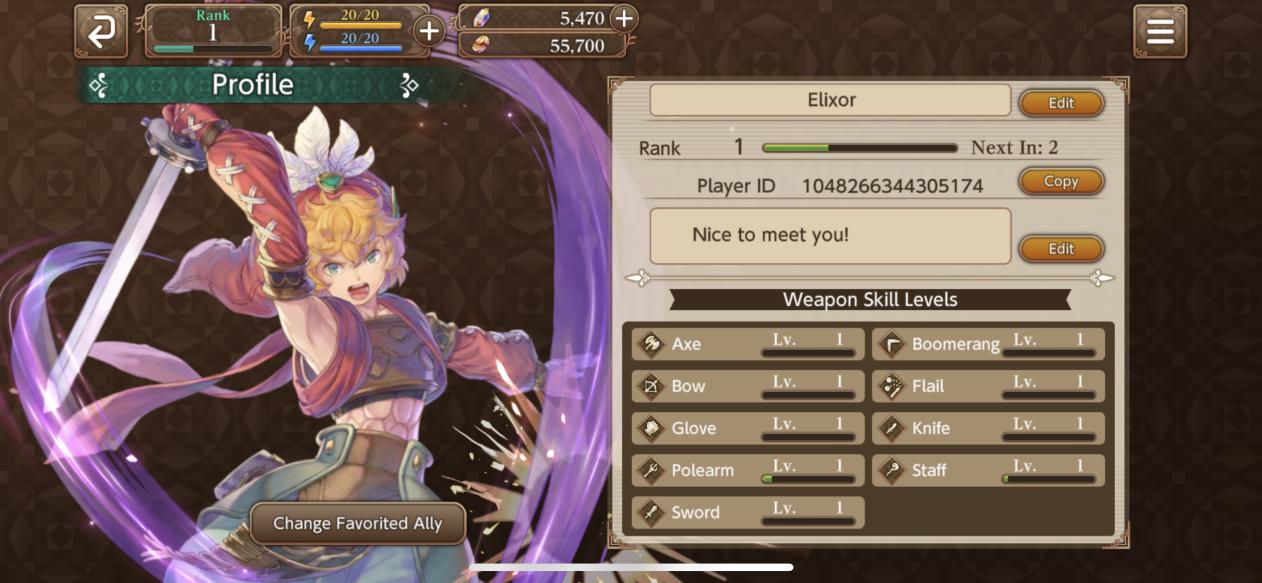Select the Sword weapon skill row
Screen dimensions: 1262x583
[x=748, y=512]
